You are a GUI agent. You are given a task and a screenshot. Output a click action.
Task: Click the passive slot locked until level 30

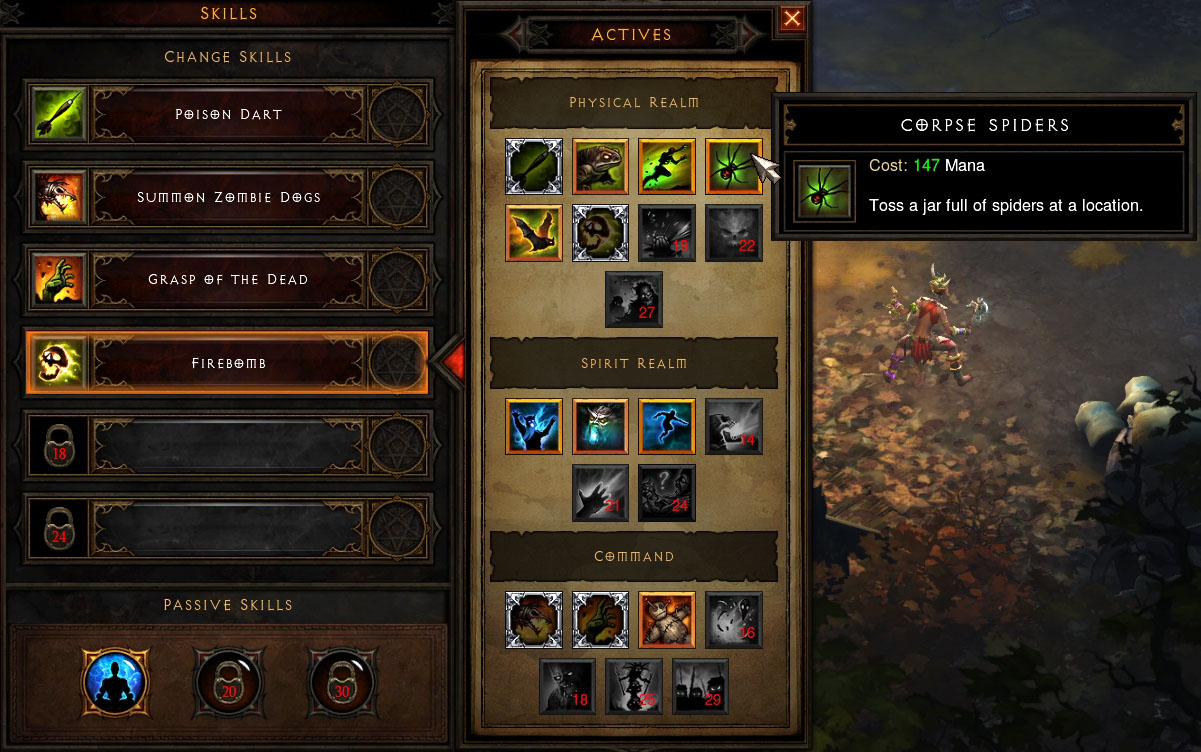343,683
